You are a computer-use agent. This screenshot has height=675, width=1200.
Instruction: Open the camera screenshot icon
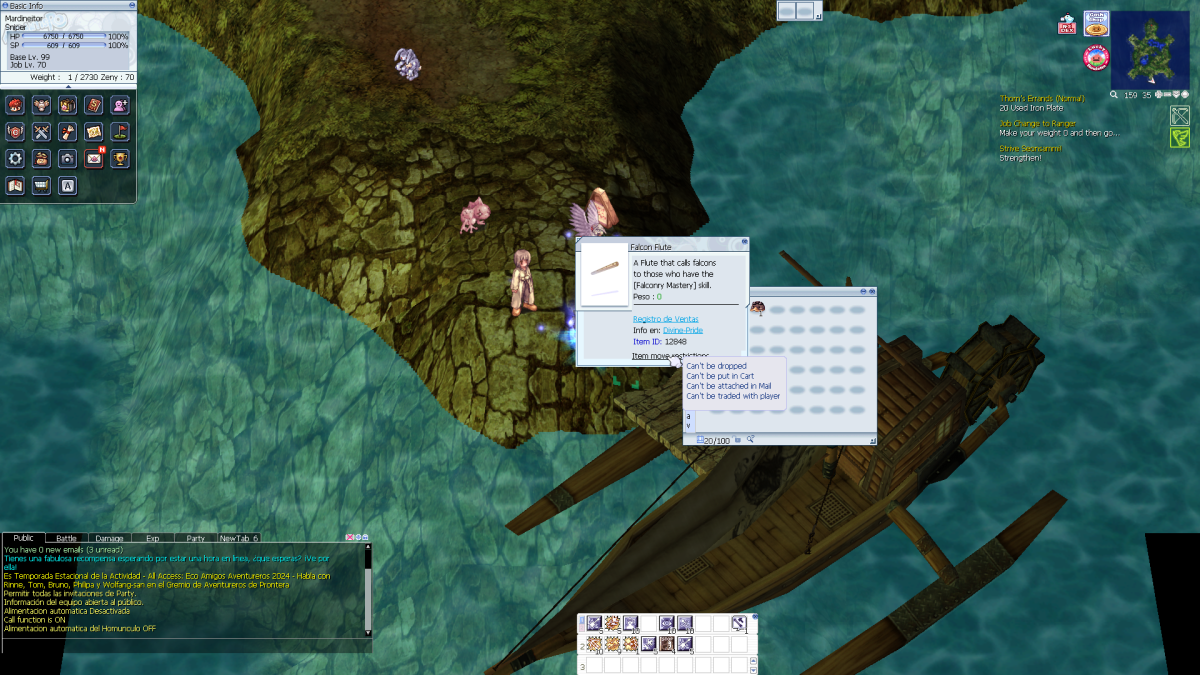(x=67, y=158)
